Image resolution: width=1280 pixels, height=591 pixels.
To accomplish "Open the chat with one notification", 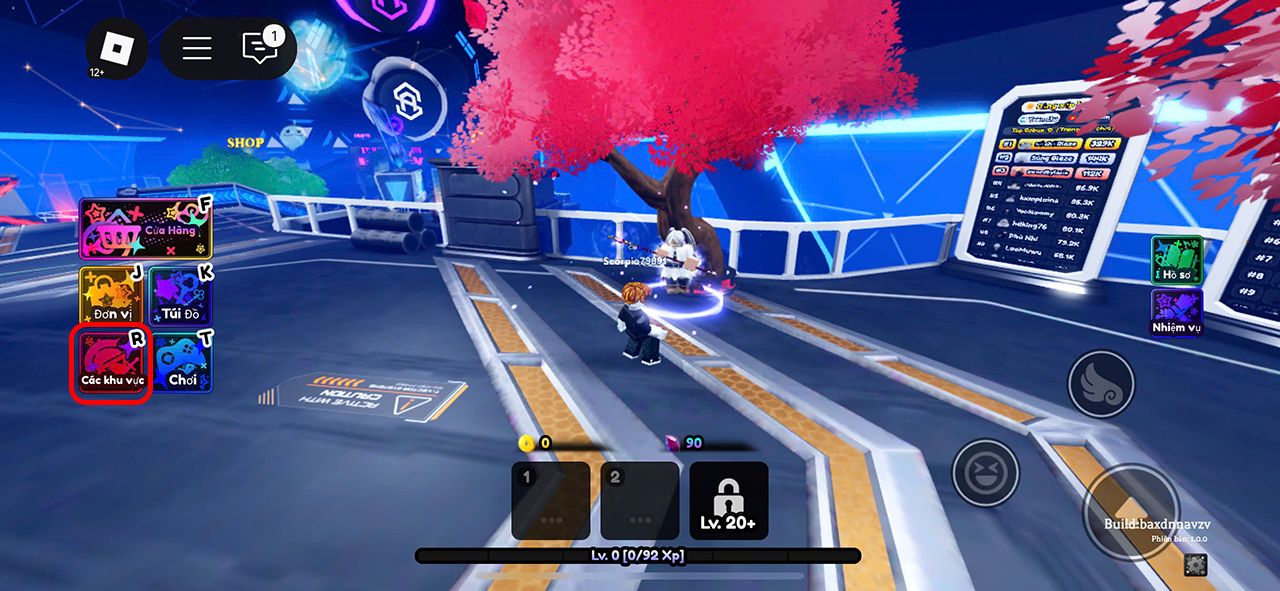I will [261, 48].
